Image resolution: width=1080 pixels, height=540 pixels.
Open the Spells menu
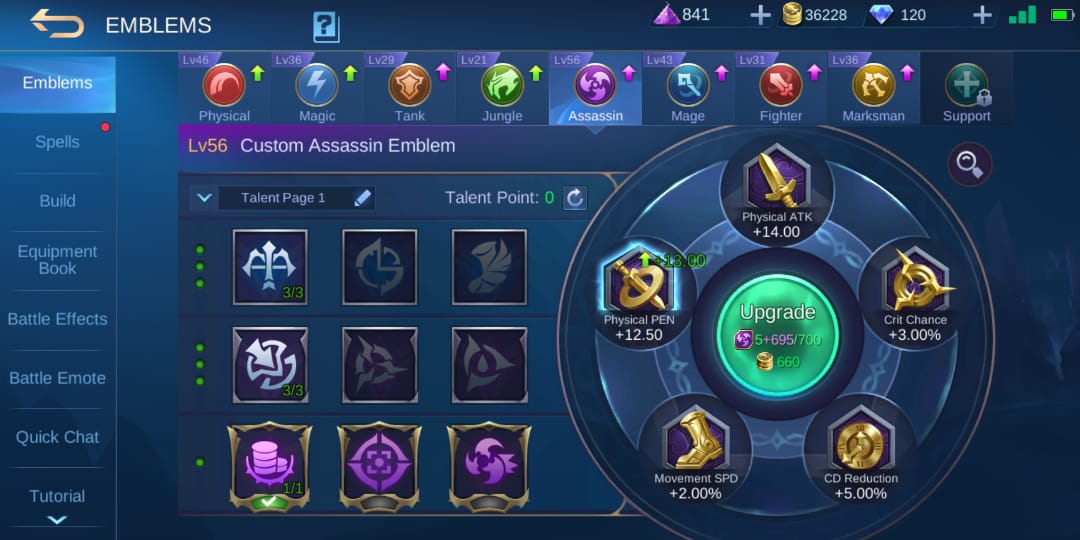(x=57, y=142)
